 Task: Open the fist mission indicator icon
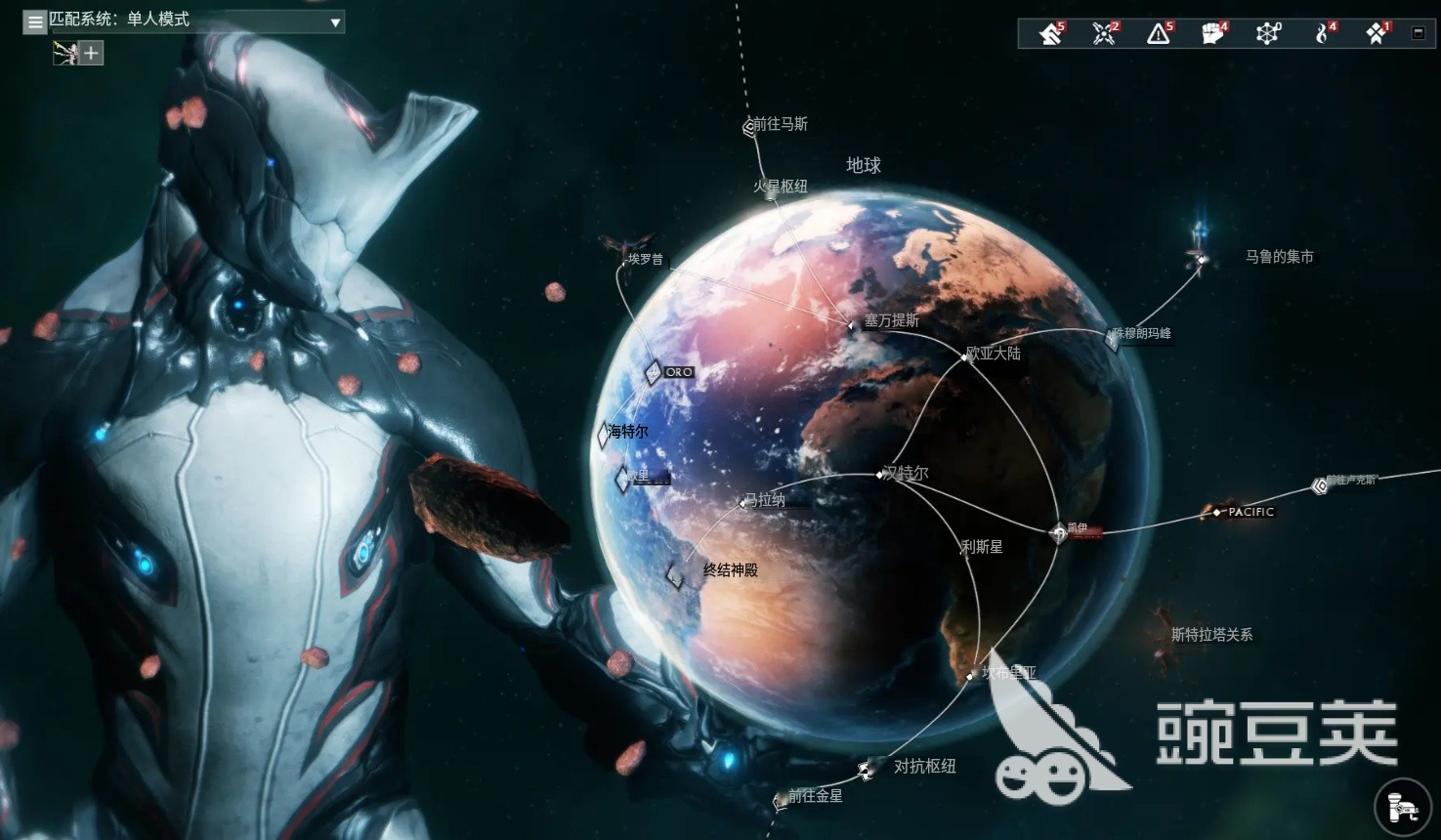pos(1213,33)
